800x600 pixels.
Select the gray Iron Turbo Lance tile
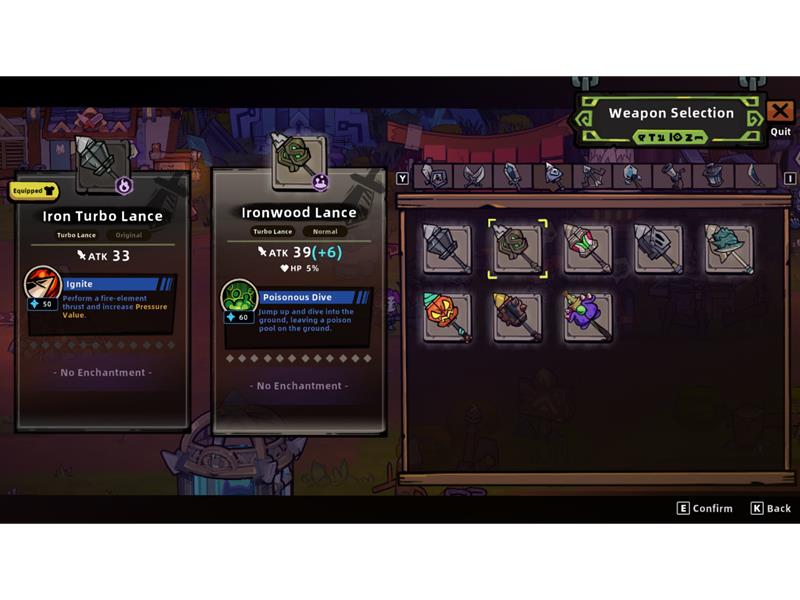point(446,248)
